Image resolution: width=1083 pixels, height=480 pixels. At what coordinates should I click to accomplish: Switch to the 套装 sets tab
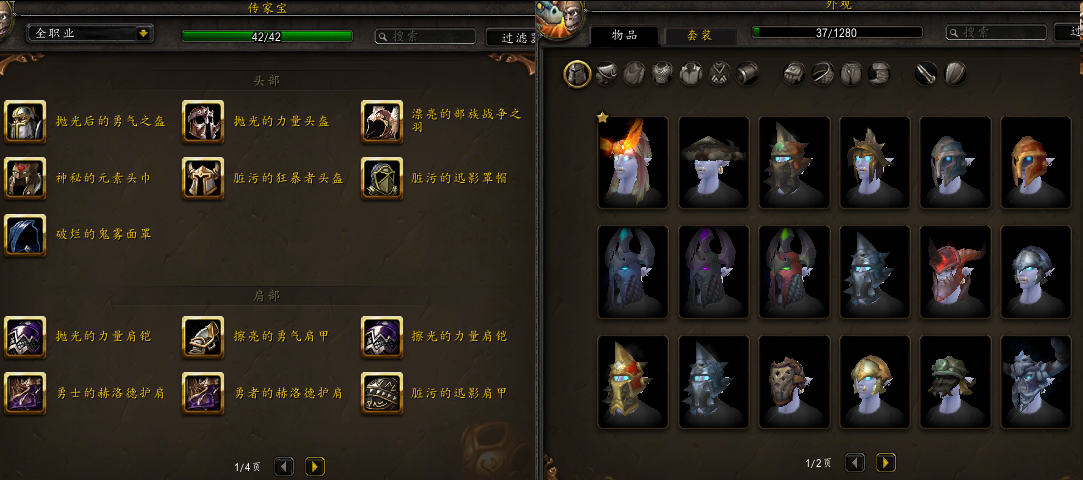pyautogui.click(x=700, y=35)
